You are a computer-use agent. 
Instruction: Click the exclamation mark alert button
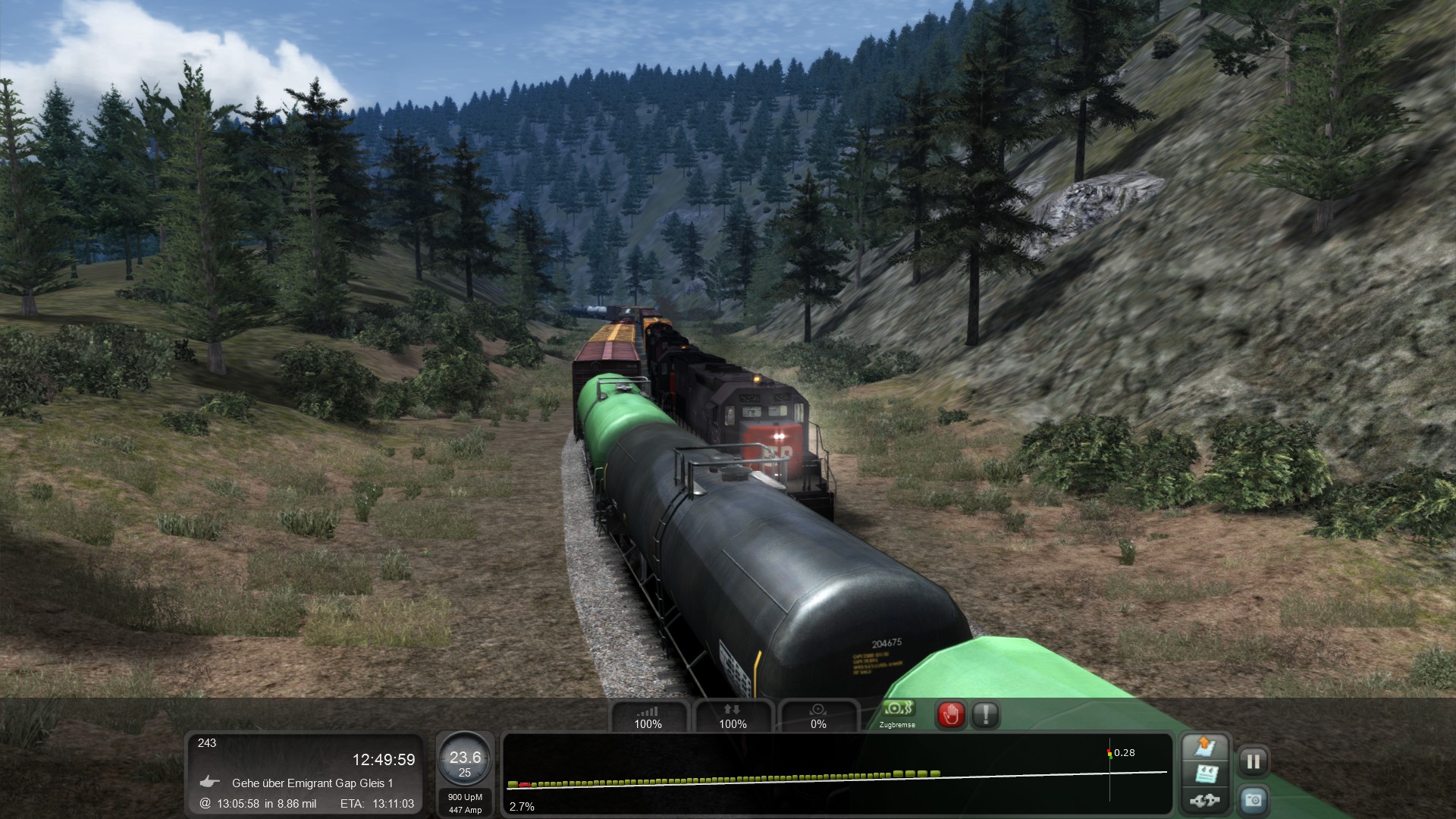[985, 714]
